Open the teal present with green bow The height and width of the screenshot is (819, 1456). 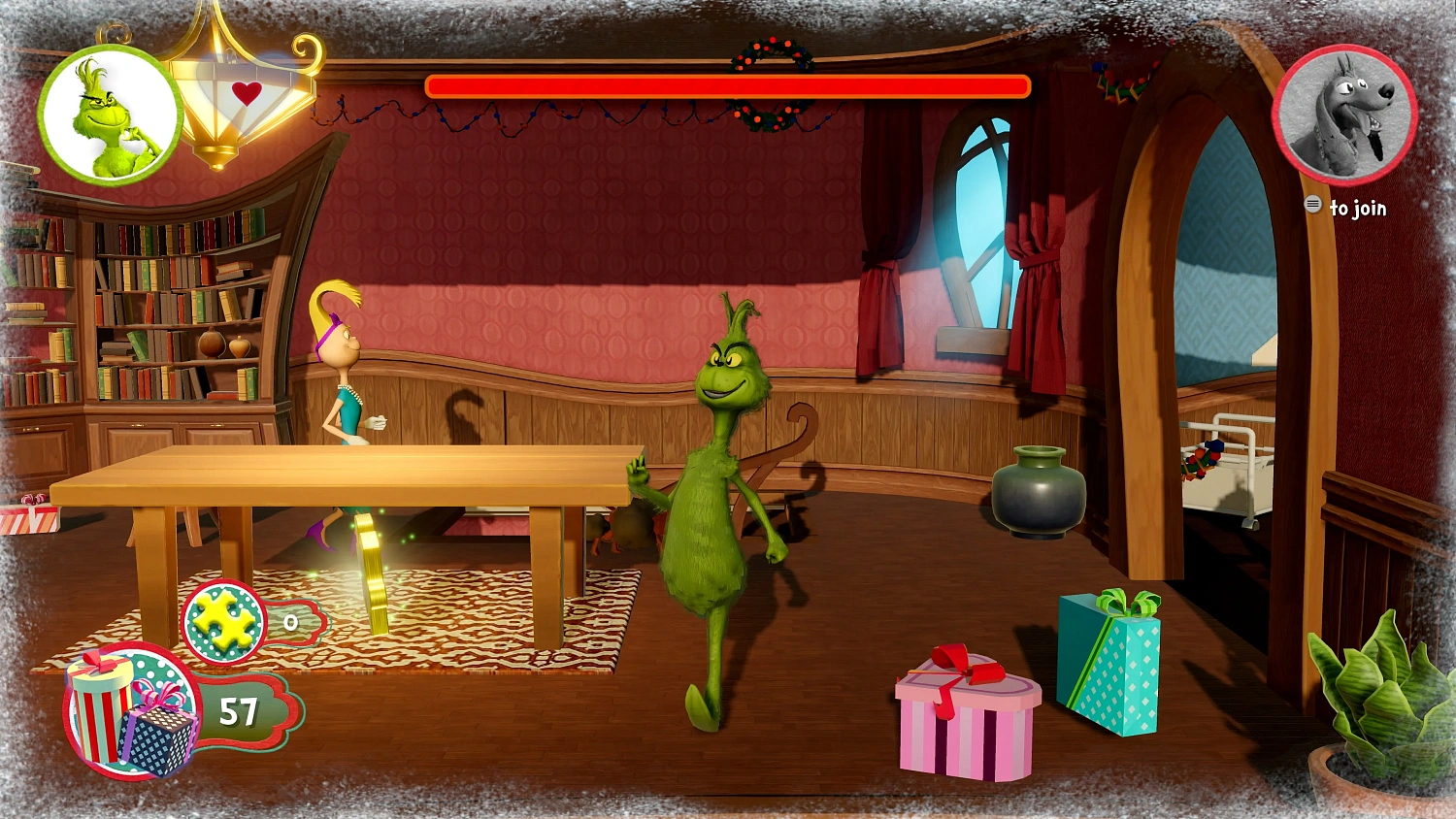(x=1111, y=670)
